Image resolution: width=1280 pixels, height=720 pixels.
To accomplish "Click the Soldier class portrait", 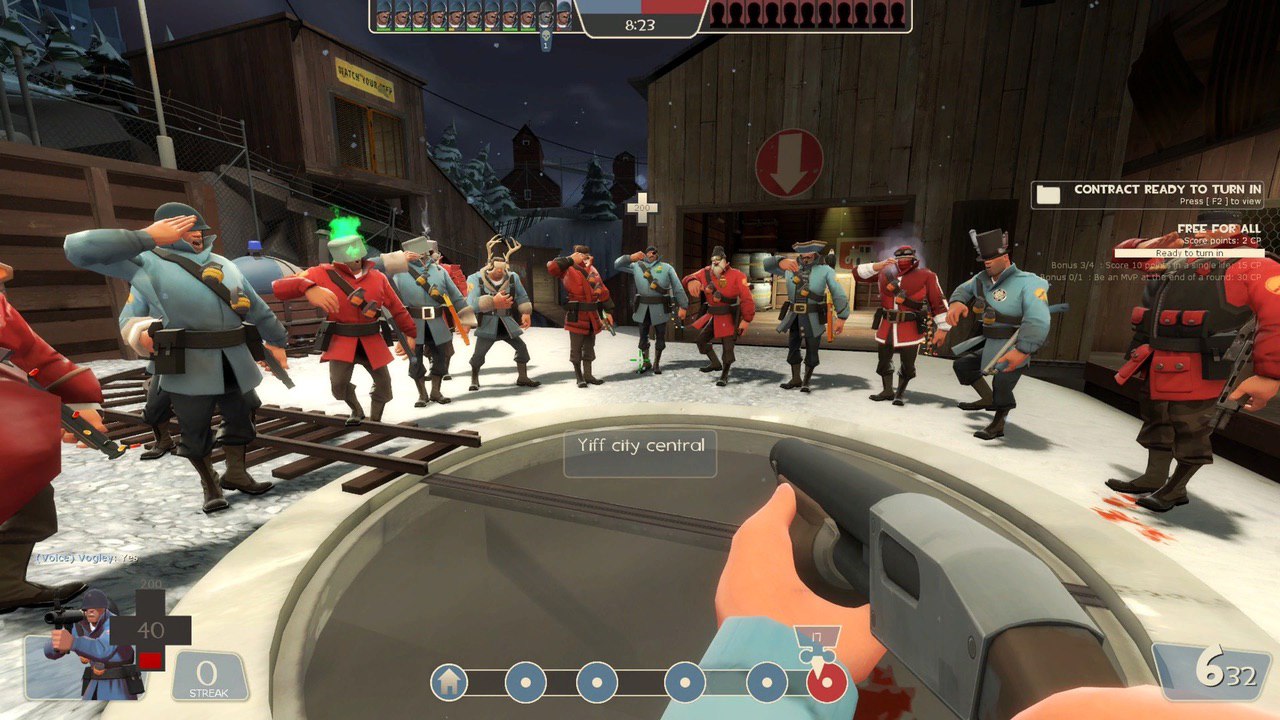I will click(84, 645).
